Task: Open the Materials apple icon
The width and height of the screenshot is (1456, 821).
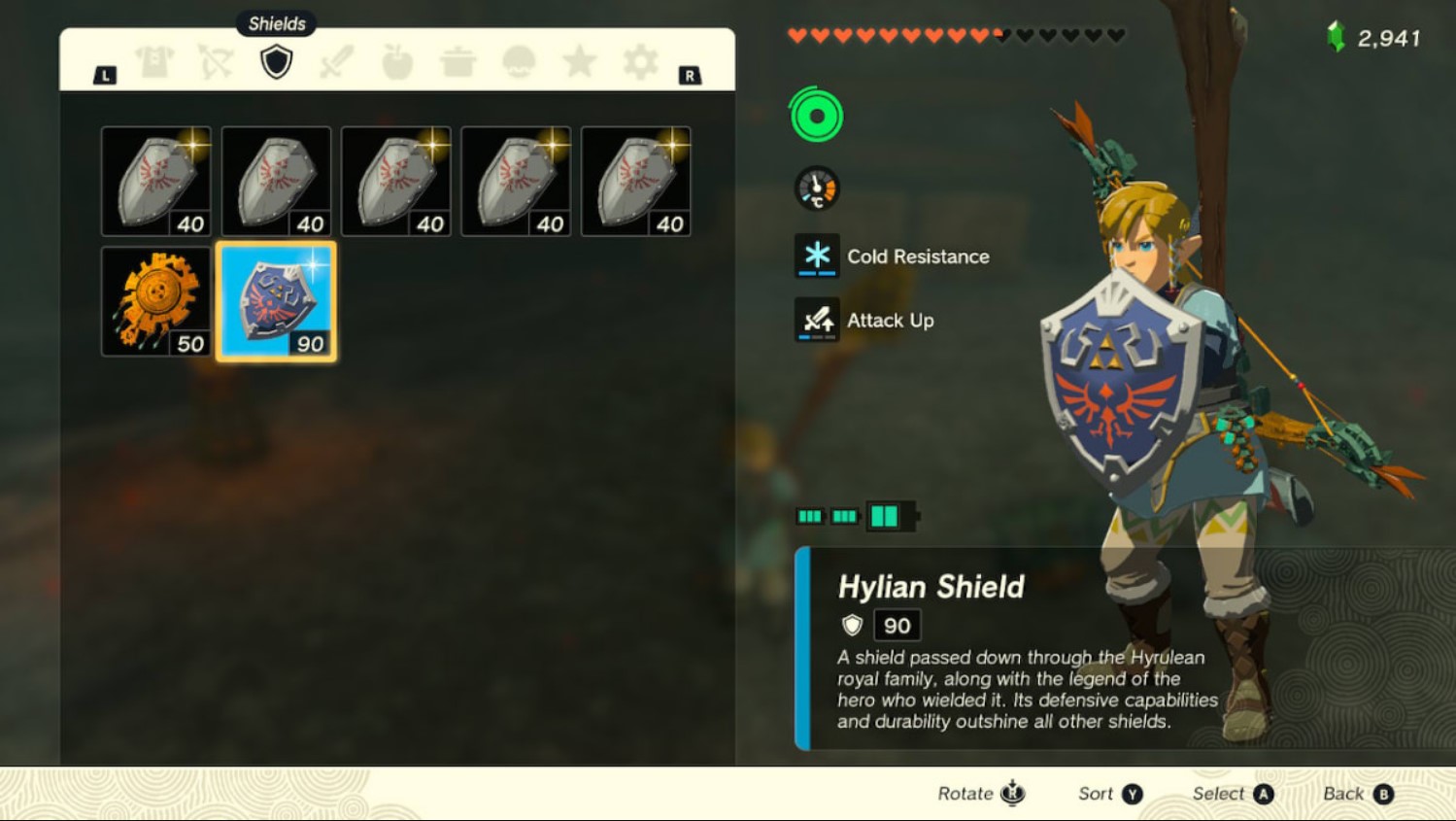Action: [398, 60]
